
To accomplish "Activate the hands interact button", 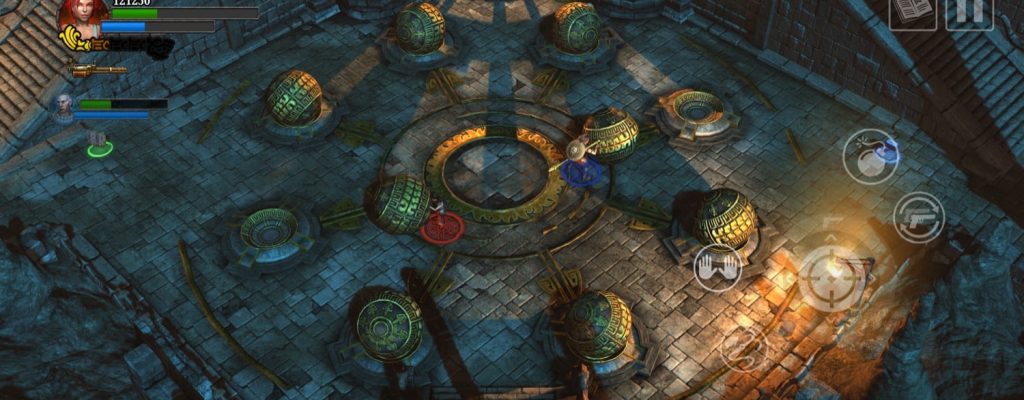I will pyautogui.click(x=717, y=268).
